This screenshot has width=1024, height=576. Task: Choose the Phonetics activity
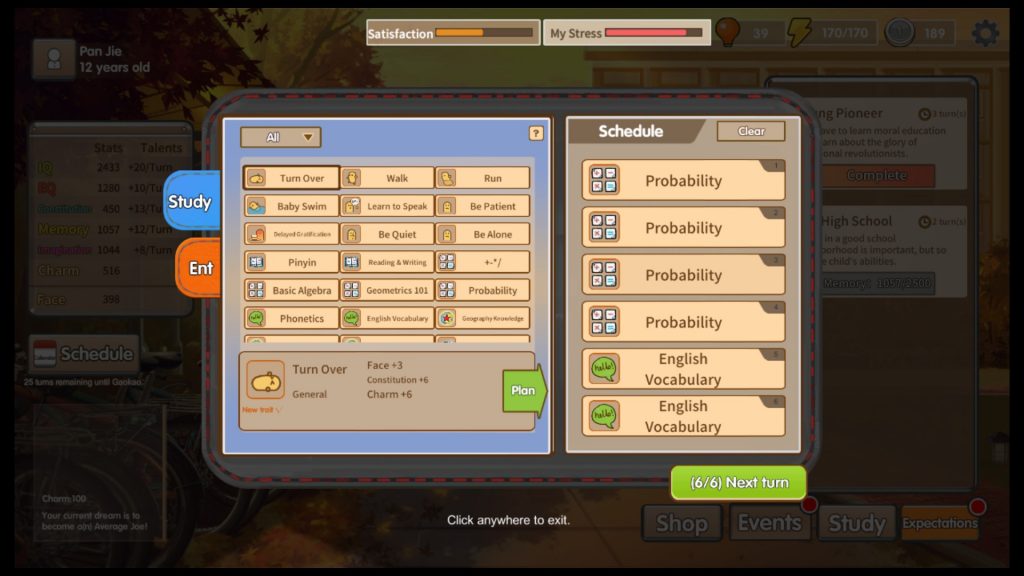(292, 318)
